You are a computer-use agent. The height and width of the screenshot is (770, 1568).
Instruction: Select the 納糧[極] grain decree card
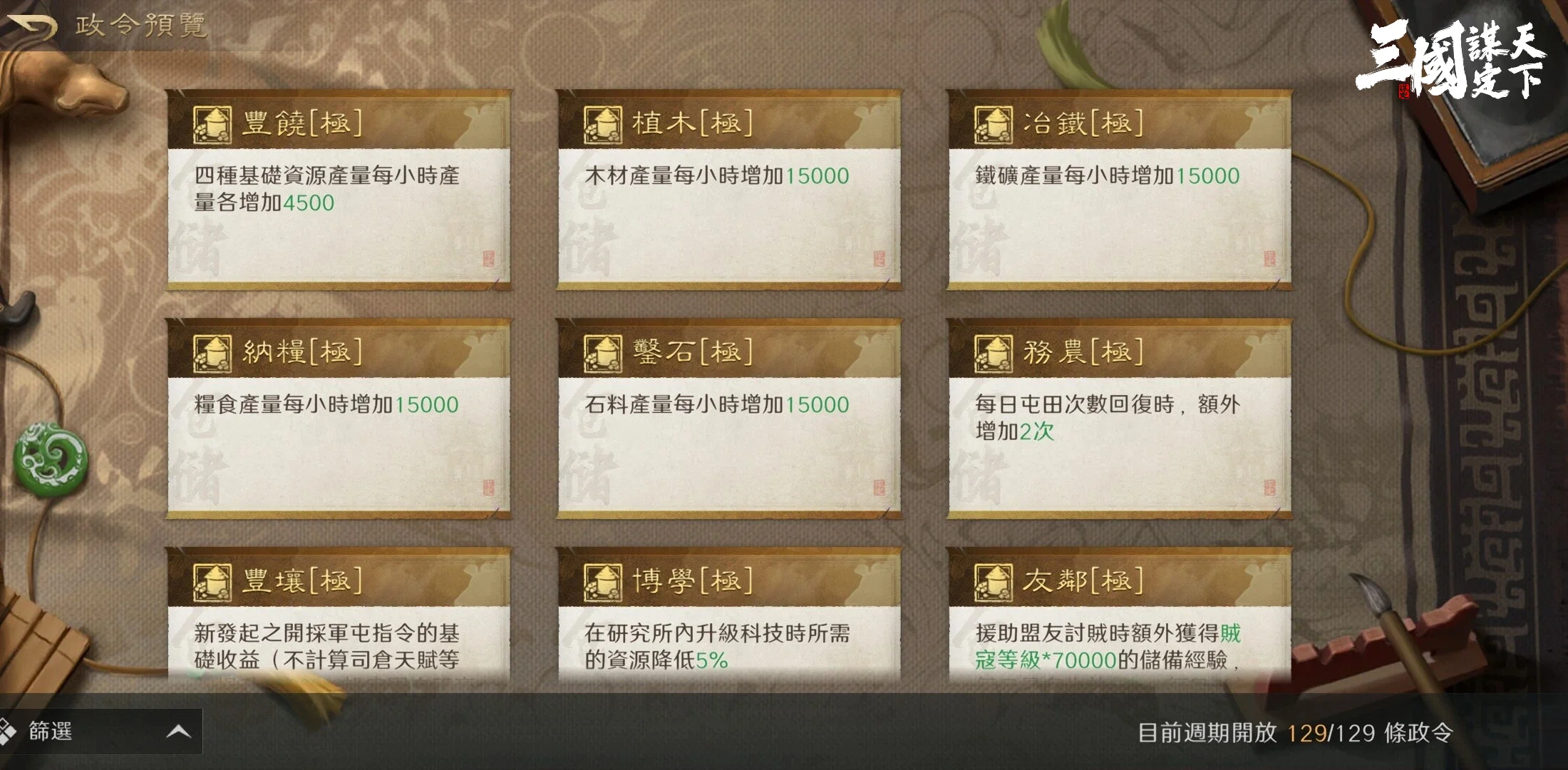click(339, 419)
